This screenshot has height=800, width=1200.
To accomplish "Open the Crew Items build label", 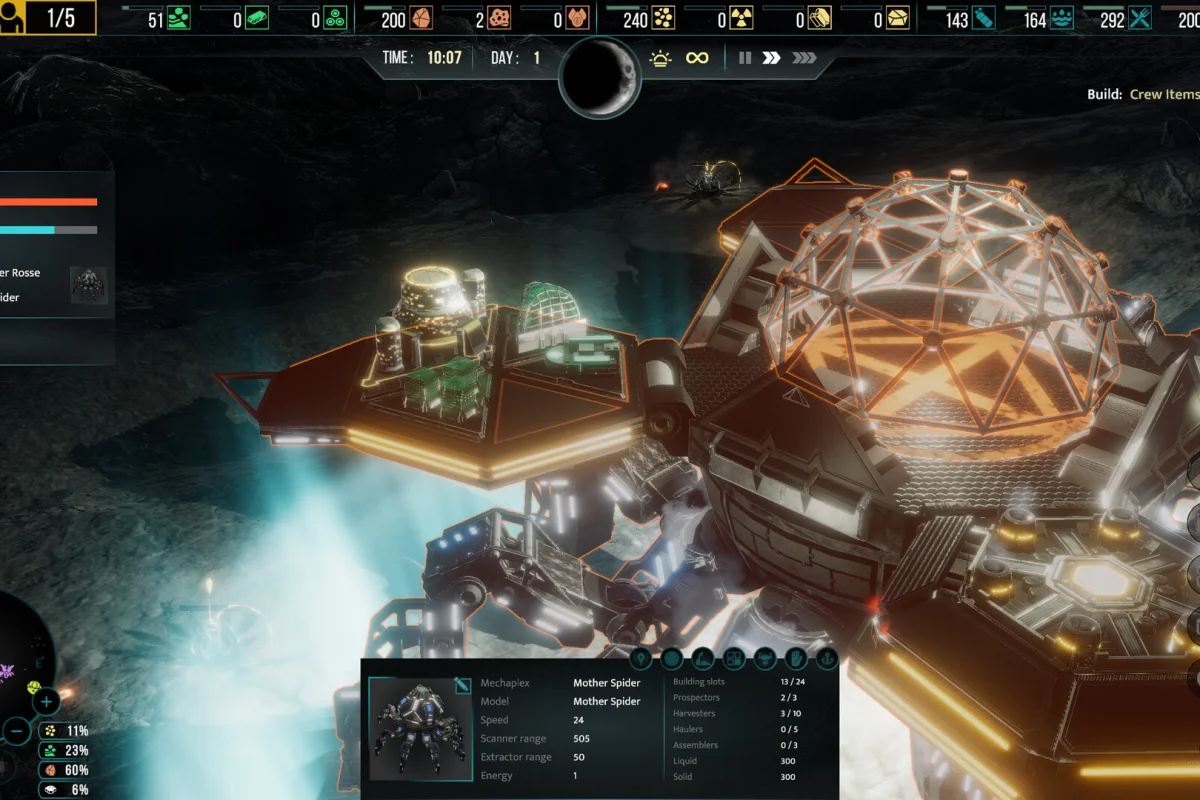I will (x=1164, y=94).
